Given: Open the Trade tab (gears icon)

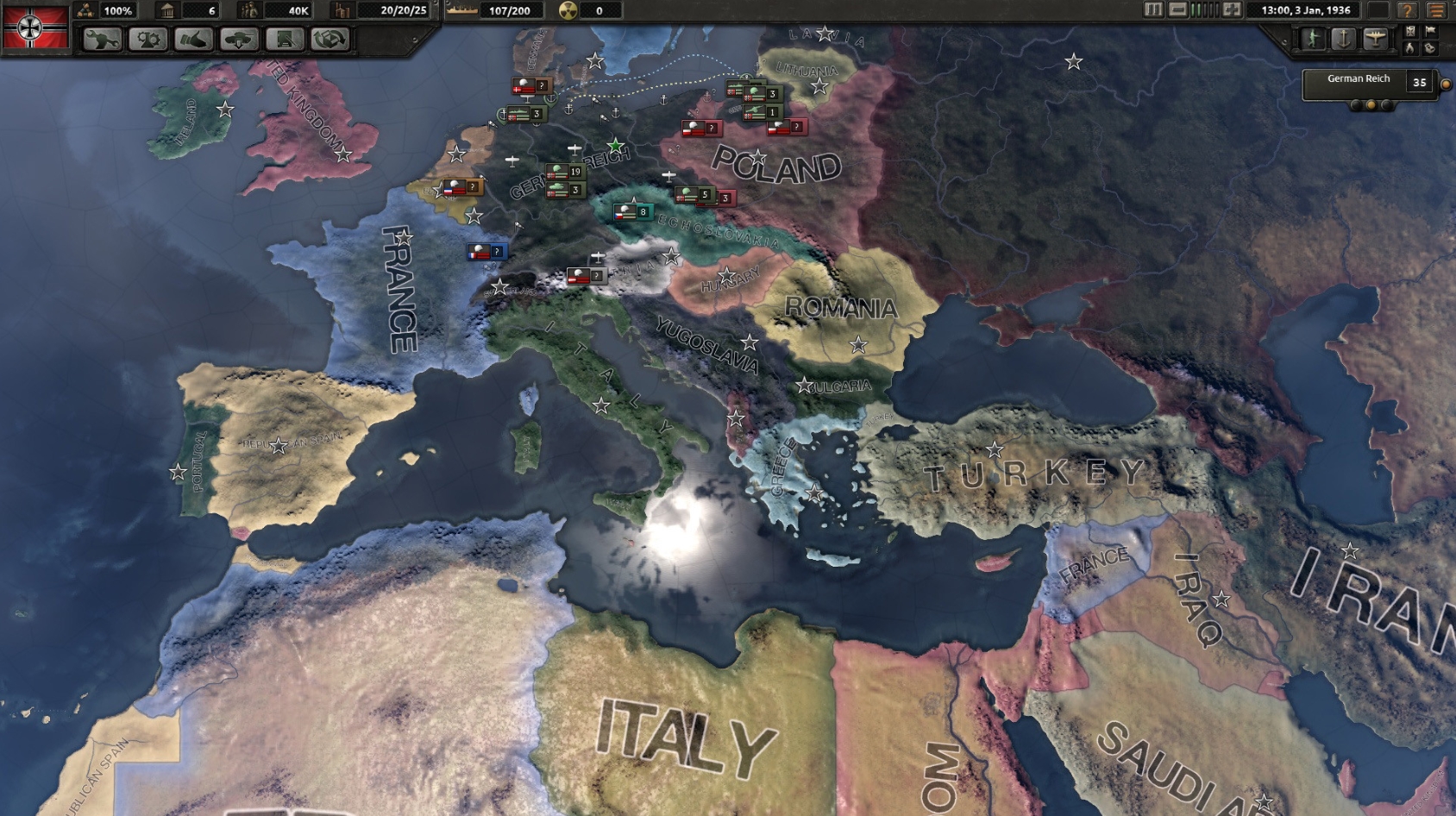Looking at the screenshot, I should [x=147, y=39].
